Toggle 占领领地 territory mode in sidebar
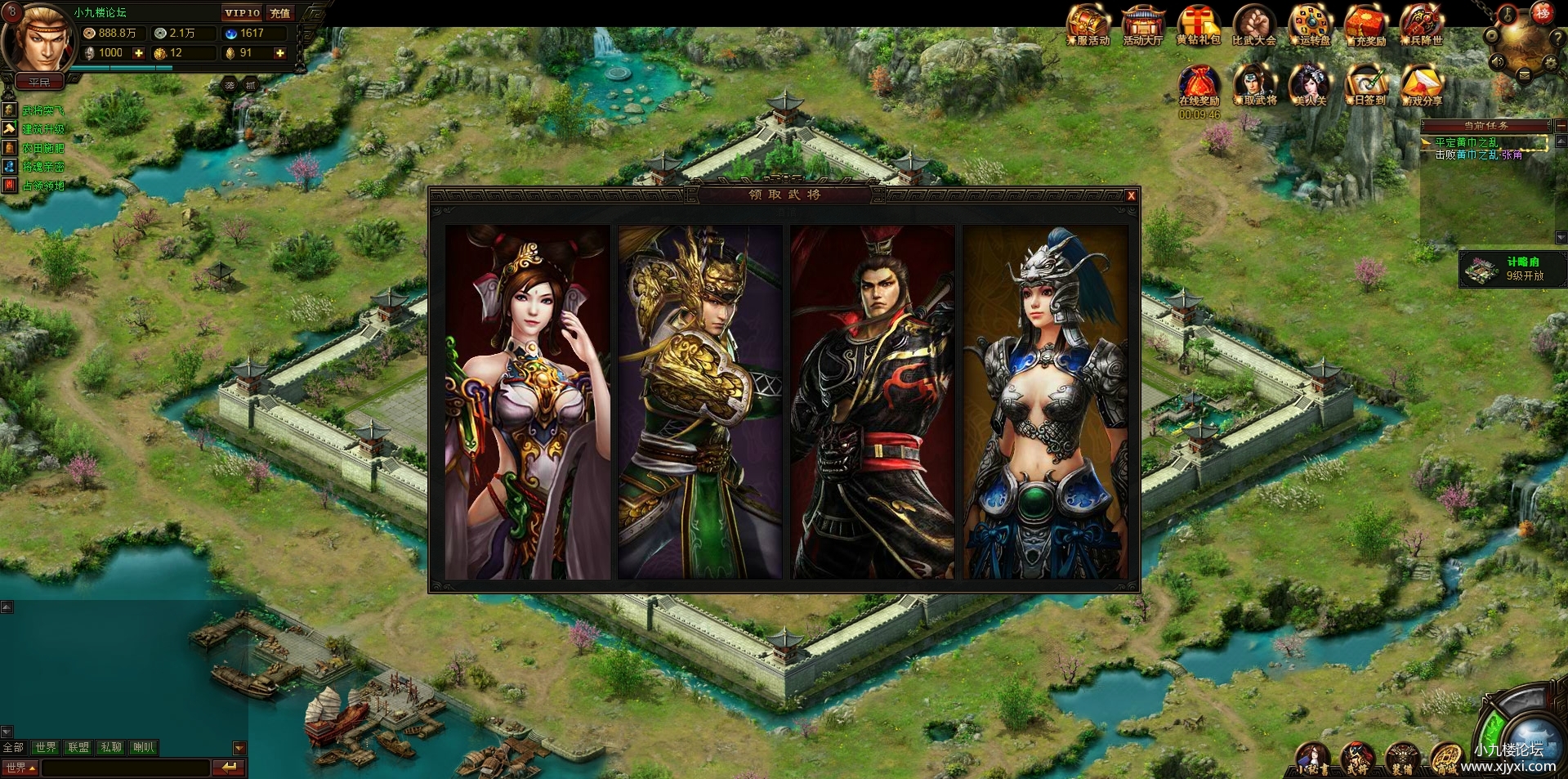This screenshot has width=1568, height=779. (10, 185)
